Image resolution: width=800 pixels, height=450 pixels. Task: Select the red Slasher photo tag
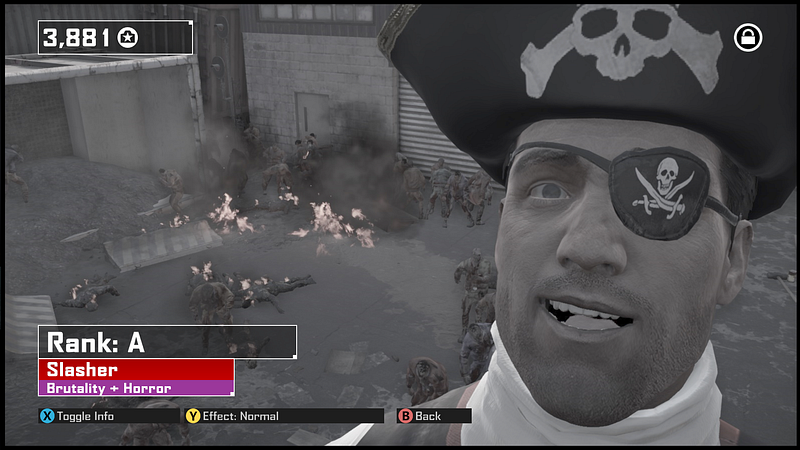click(136, 369)
